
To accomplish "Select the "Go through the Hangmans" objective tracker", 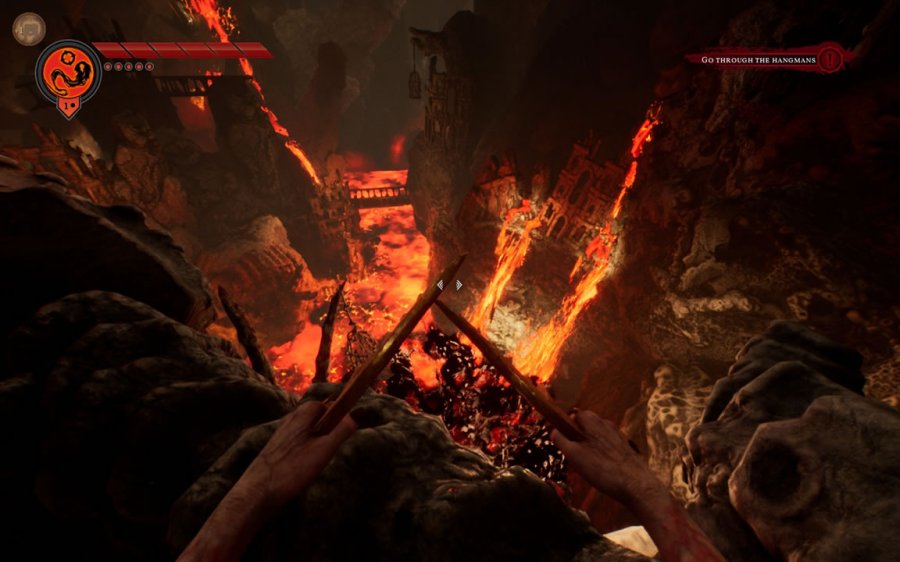I will (758, 60).
